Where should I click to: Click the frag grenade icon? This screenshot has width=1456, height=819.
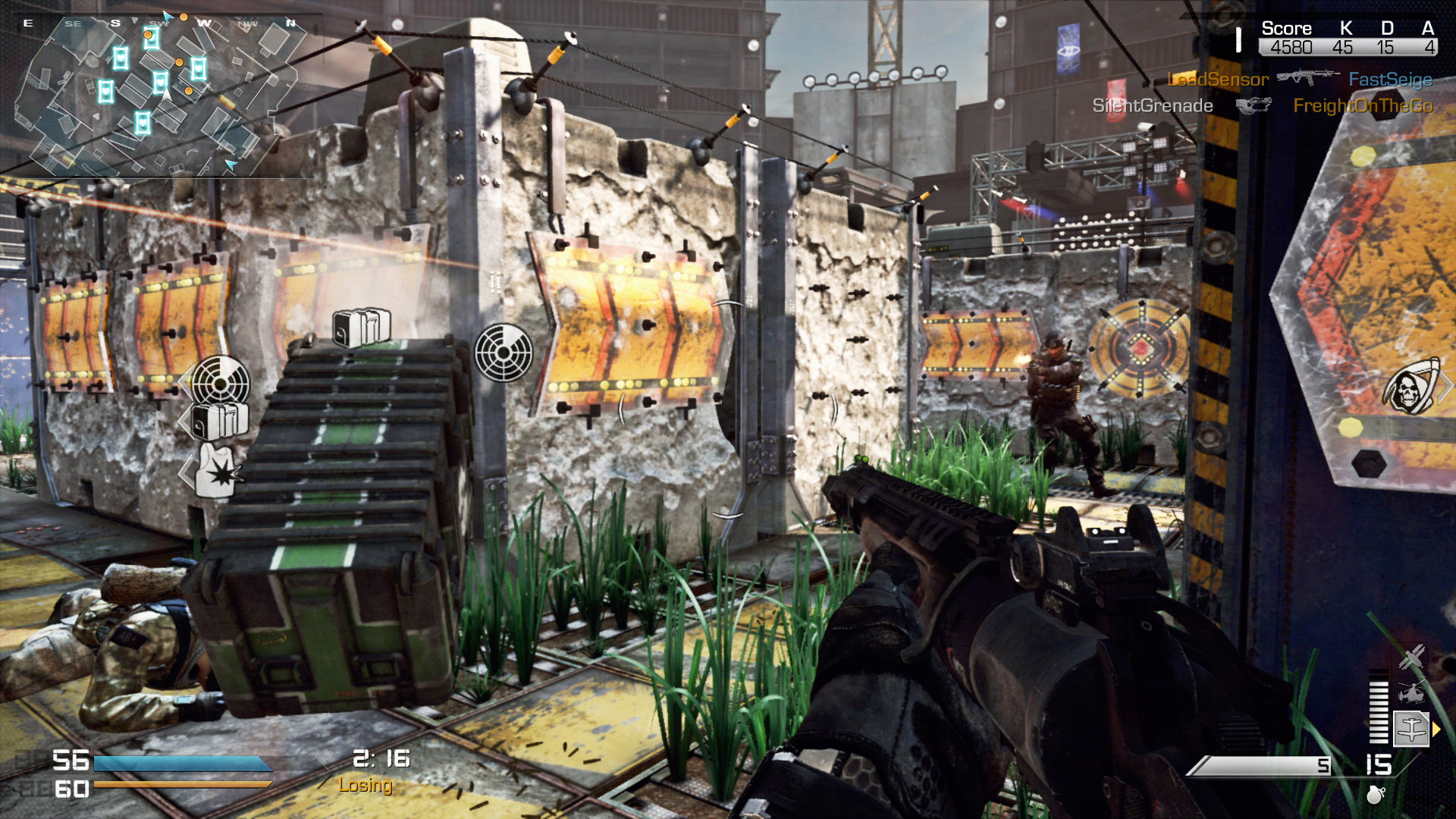(x=1375, y=794)
